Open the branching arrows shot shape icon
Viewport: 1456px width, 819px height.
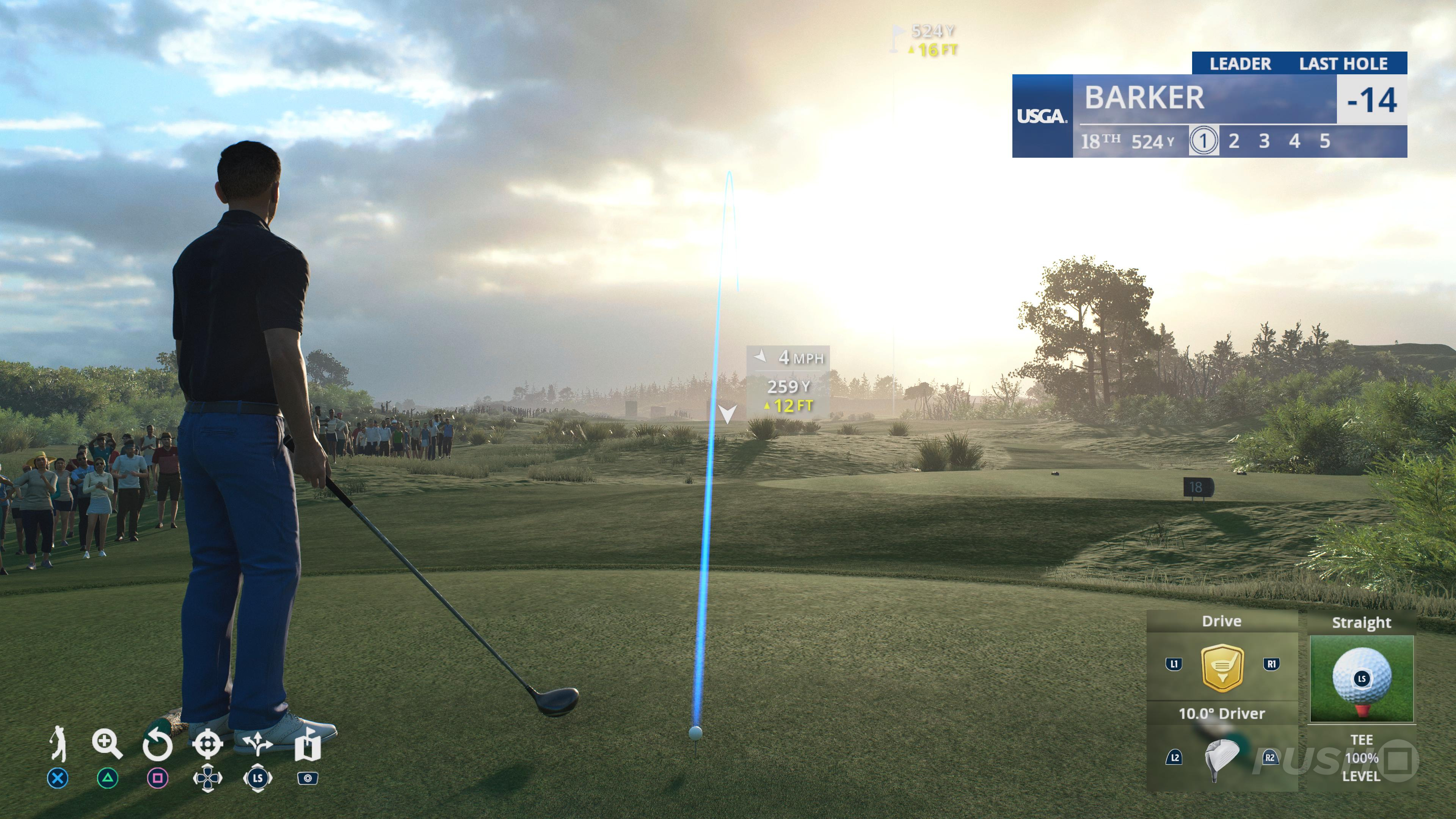pyautogui.click(x=257, y=744)
